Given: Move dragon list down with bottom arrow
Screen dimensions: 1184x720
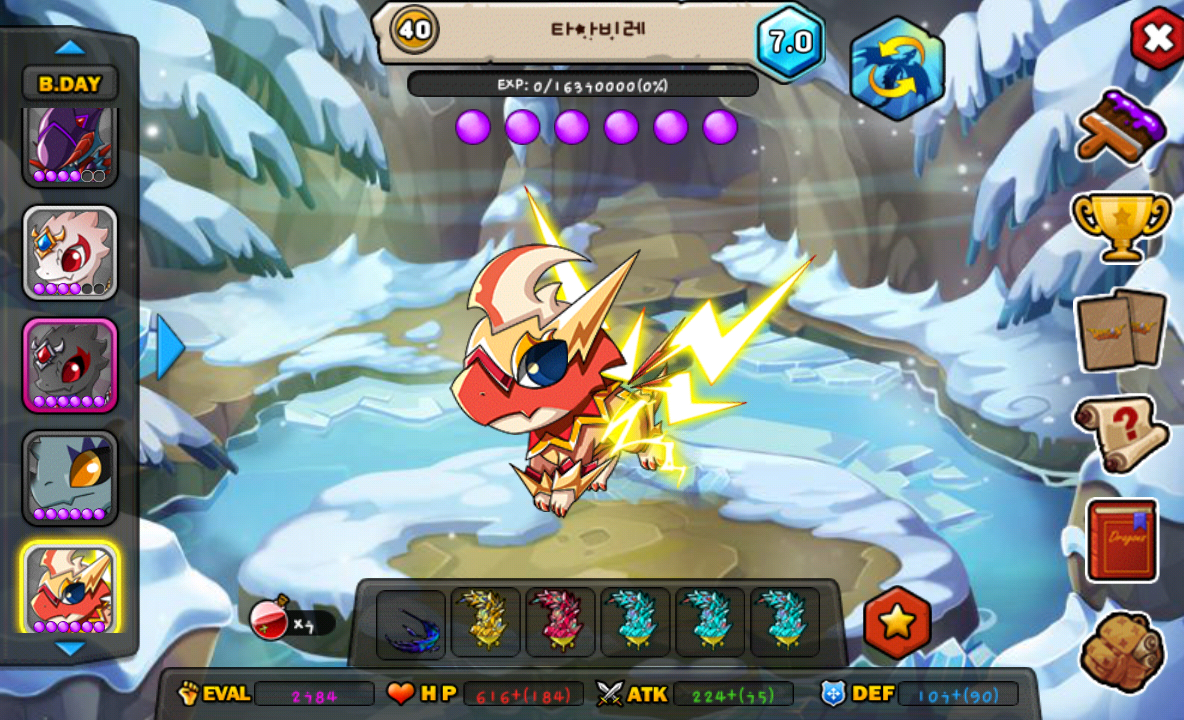Looking at the screenshot, I should click(x=70, y=649).
